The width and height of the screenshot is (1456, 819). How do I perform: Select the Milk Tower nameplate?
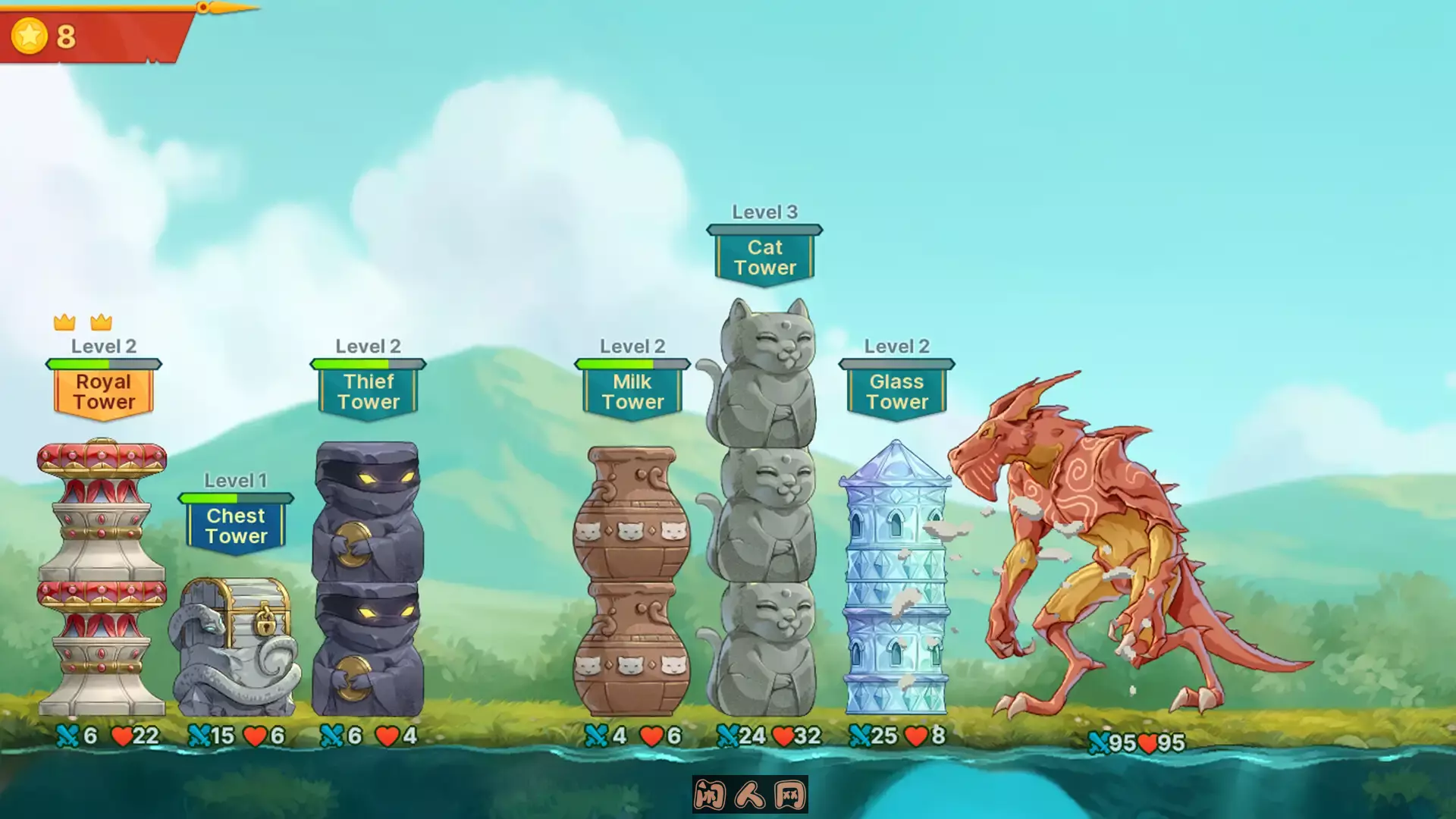tap(632, 391)
